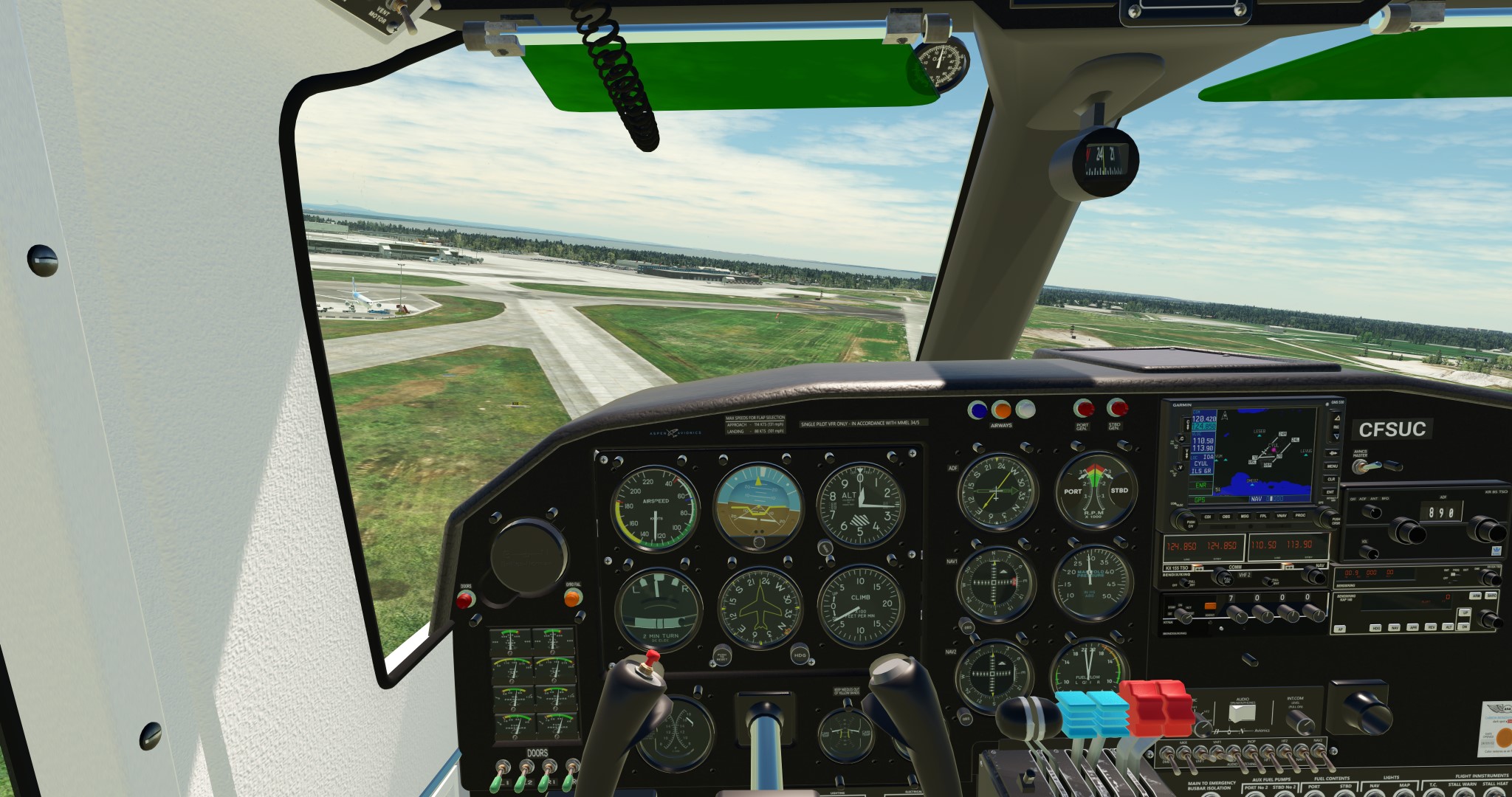Click the HDG bug knob under heading indicator
Image resolution: width=1512 pixels, height=797 pixels.
[x=800, y=654]
